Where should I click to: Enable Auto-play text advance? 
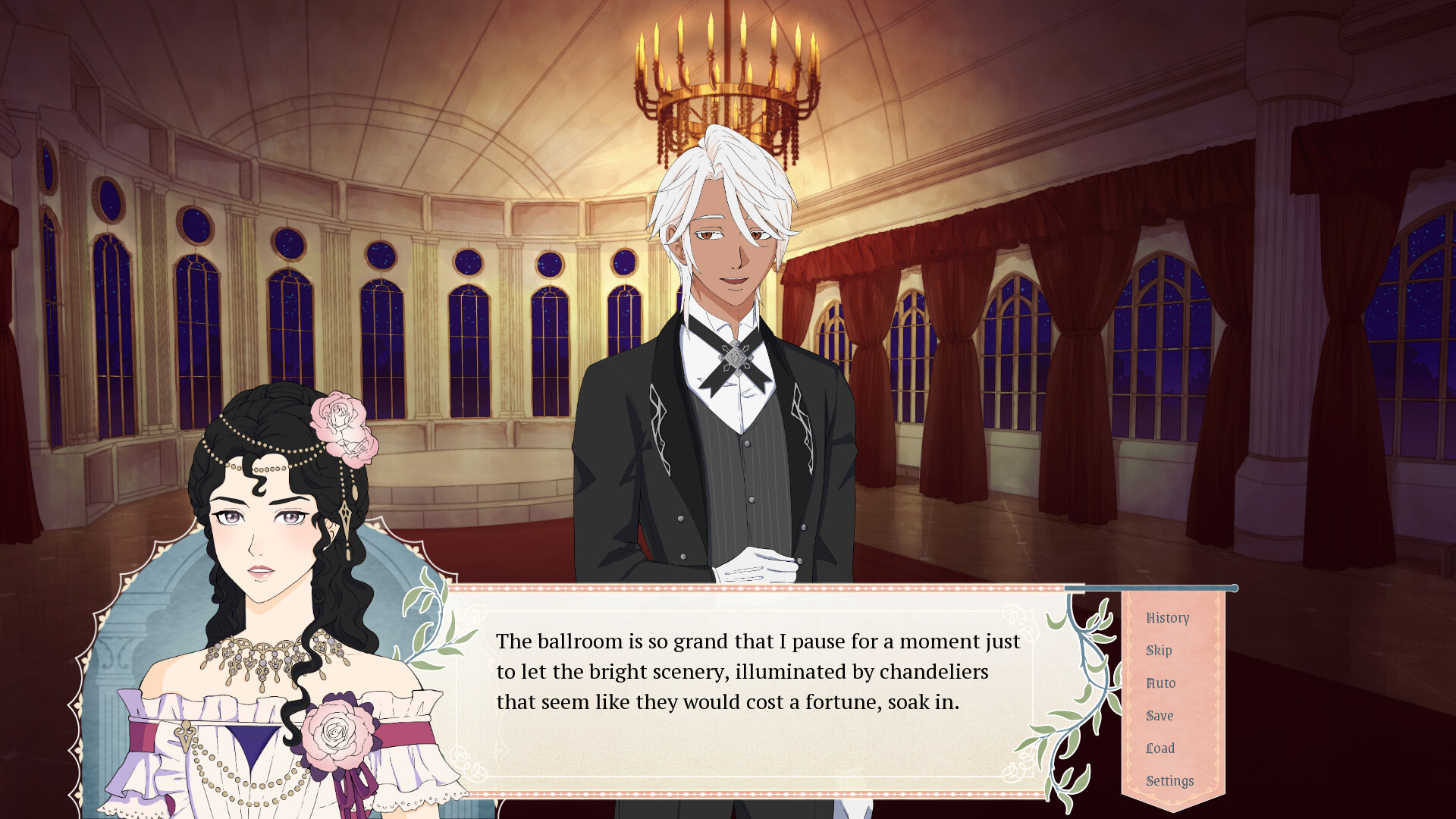1160,683
